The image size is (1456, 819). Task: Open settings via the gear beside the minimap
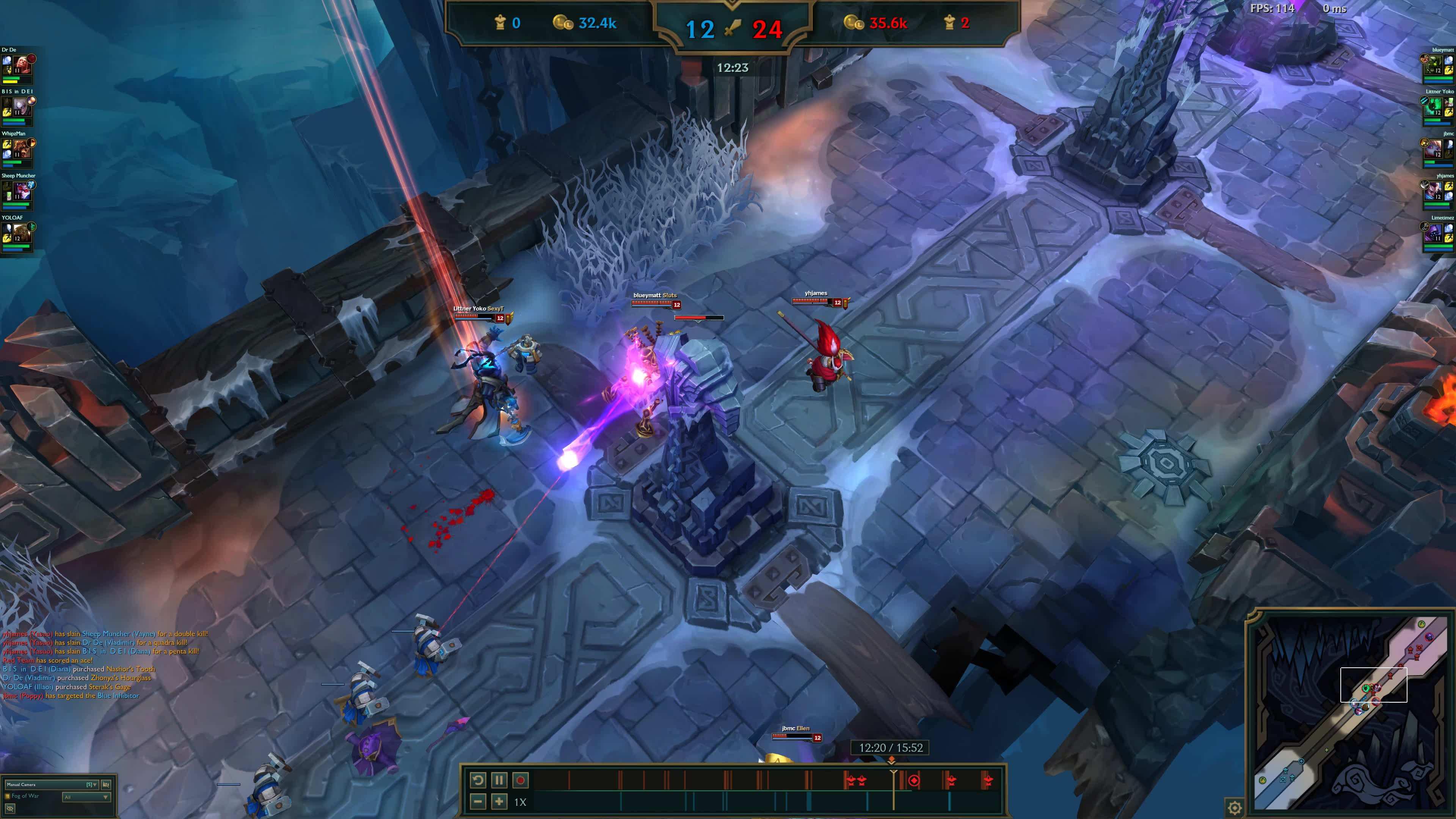[x=1235, y=807]
